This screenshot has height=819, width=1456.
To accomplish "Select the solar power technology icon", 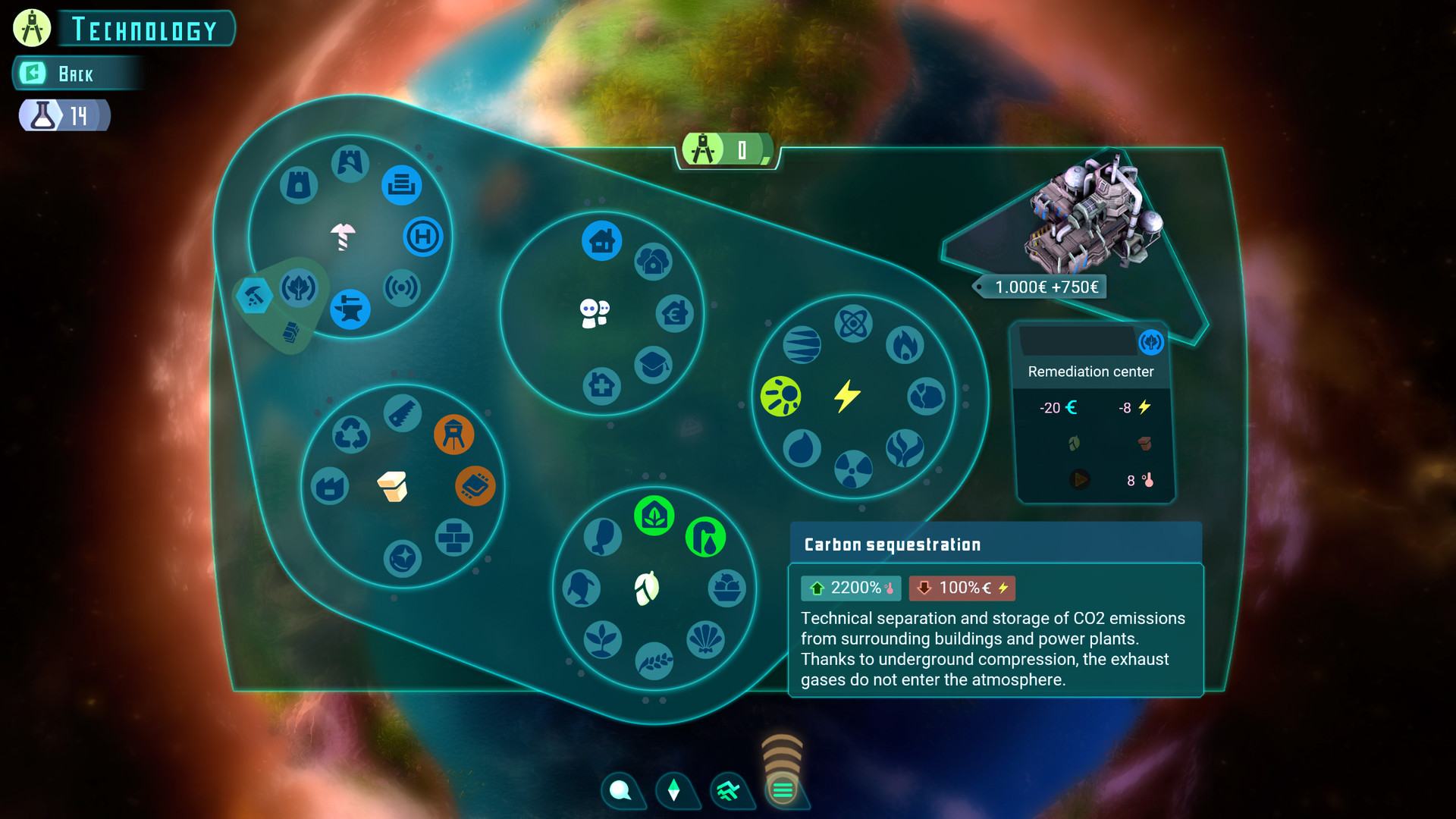I will pyautogui.click(x=780, y=396).
